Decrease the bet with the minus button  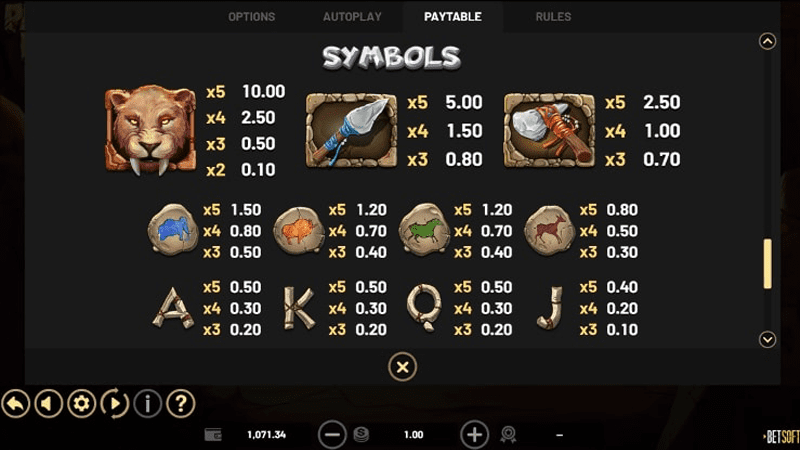pos(332,435)
